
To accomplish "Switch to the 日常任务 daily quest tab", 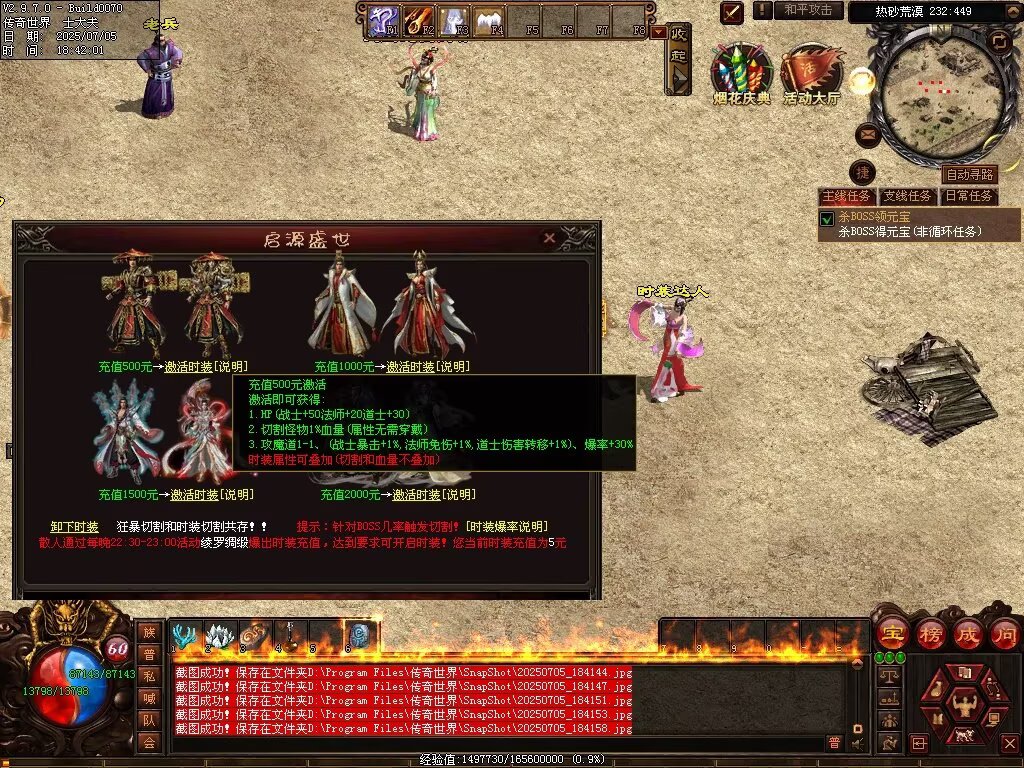I will pyautogui.click(x=970, y=196).
